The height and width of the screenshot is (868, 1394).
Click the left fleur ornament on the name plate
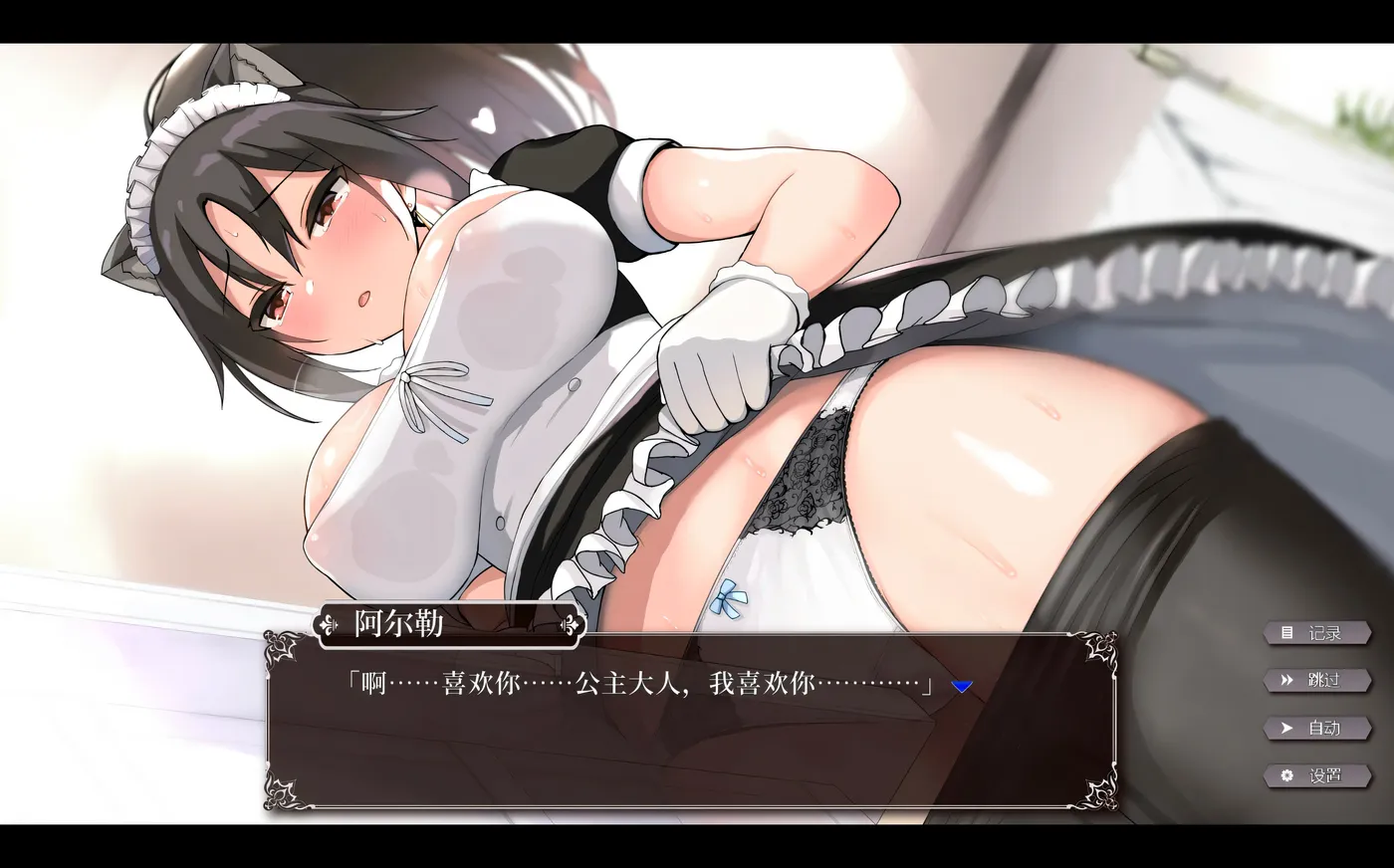click(x=329, y=624)
